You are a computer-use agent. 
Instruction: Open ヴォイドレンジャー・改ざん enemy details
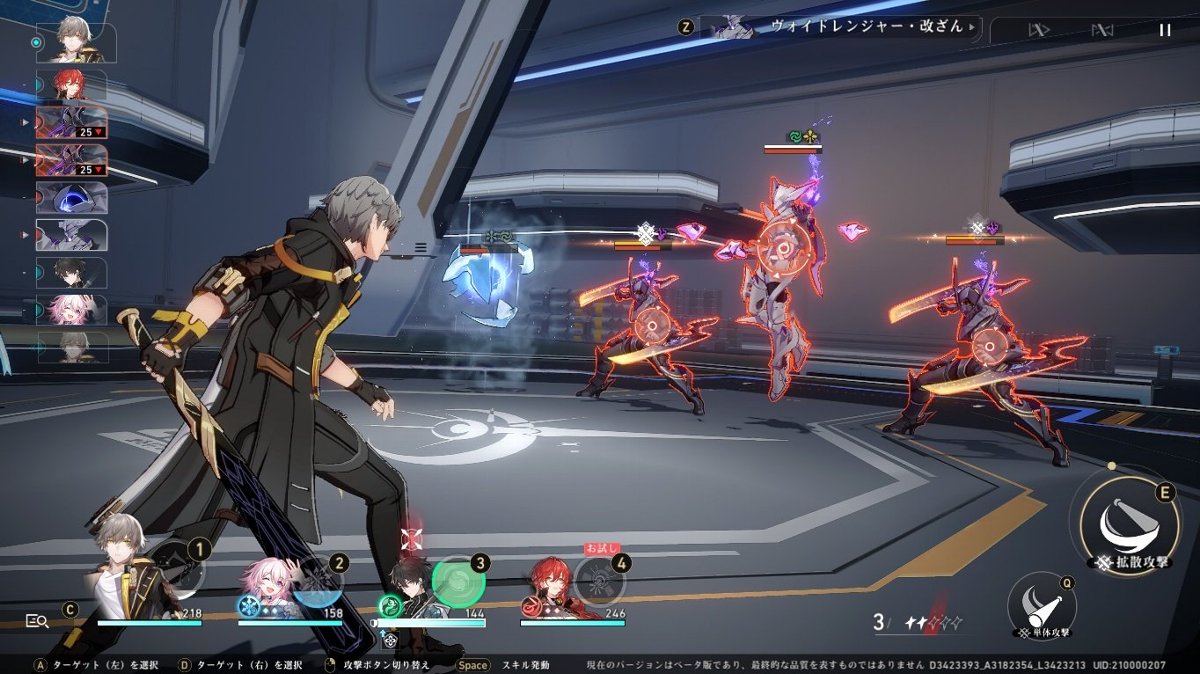point(840,27)
